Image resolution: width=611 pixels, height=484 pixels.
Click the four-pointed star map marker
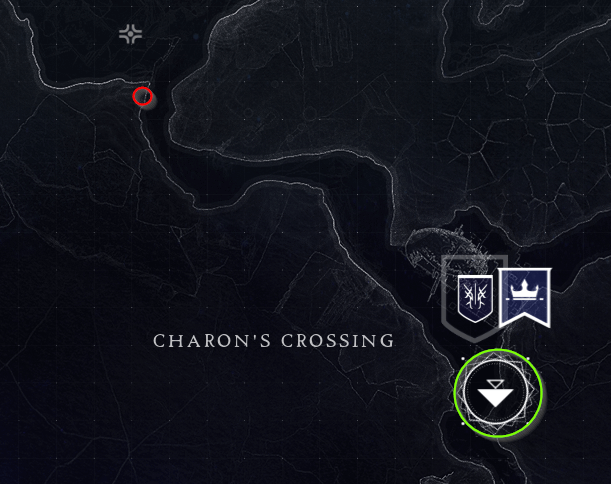pos(130,35)
